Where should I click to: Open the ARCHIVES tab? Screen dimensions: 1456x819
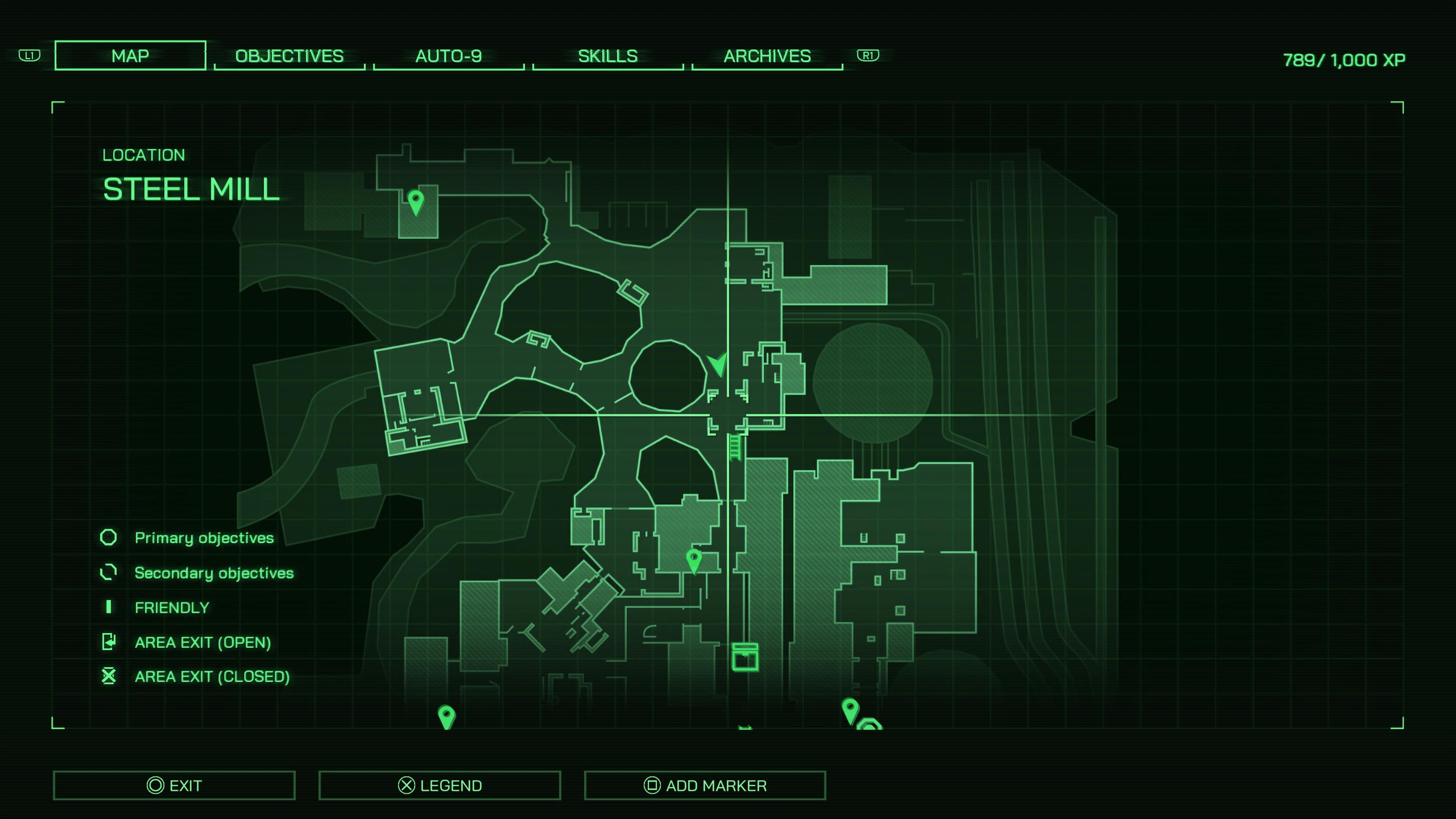(766, 56)
